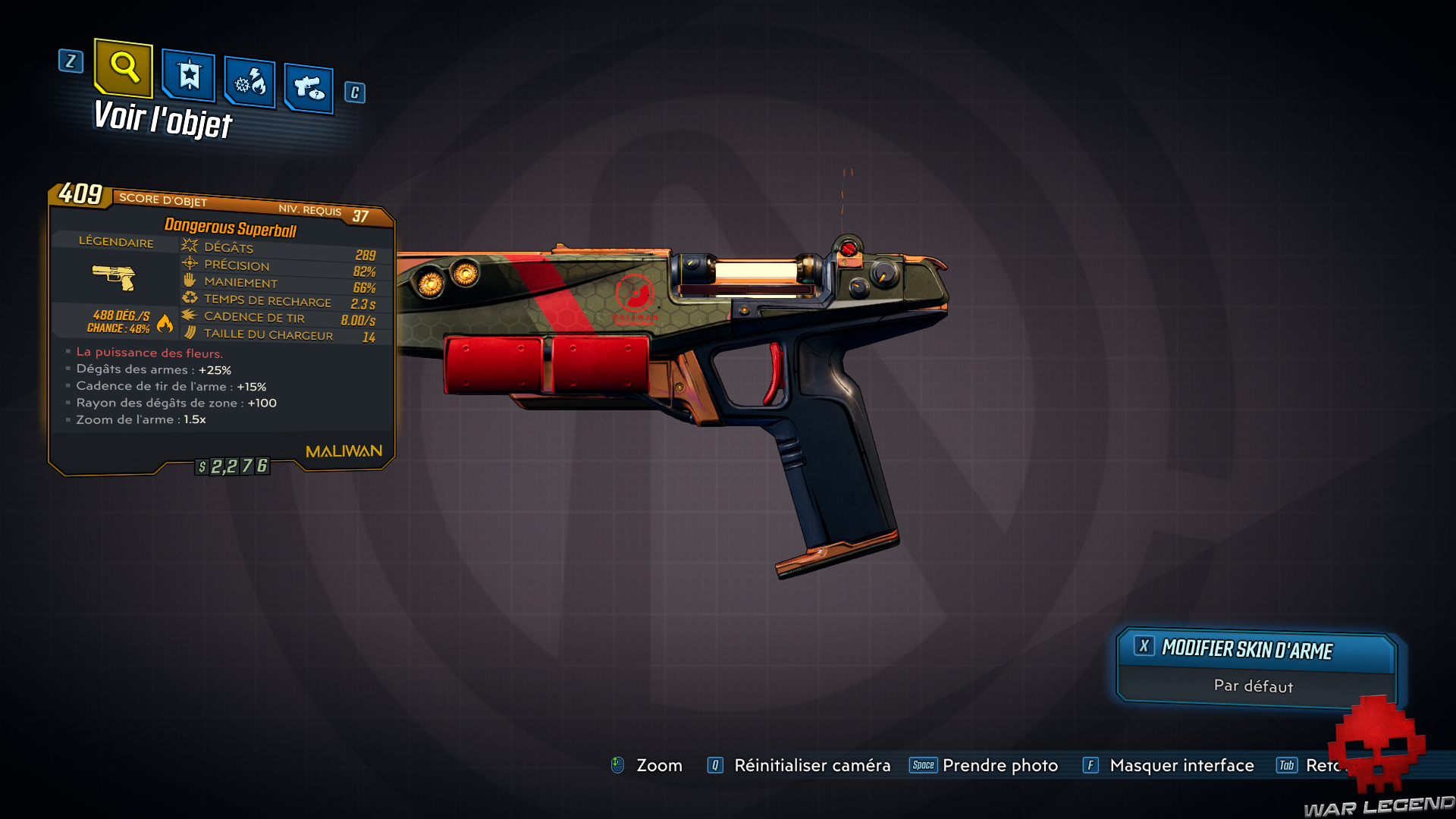Click the Temps de recharge recycle icon
The height and width of the screenshot is (819, 1456).
pos(188,298)
